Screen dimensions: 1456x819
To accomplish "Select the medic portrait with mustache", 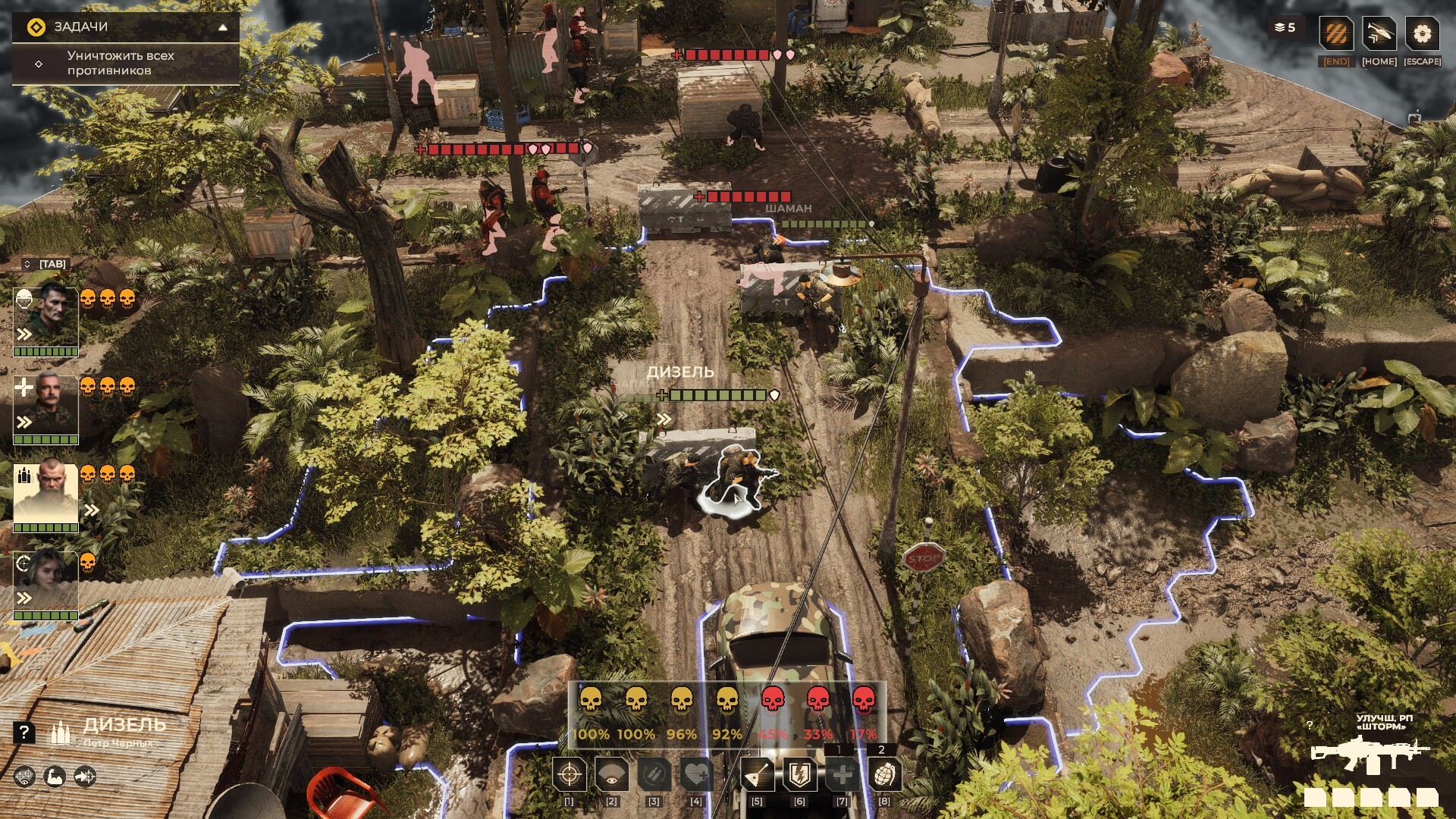I will [46, 404].
